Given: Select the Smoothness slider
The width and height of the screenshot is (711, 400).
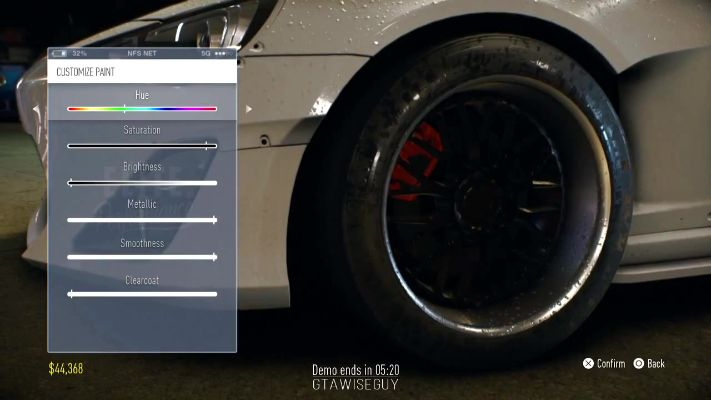Looking at the screenshot, I should point(142,257).
